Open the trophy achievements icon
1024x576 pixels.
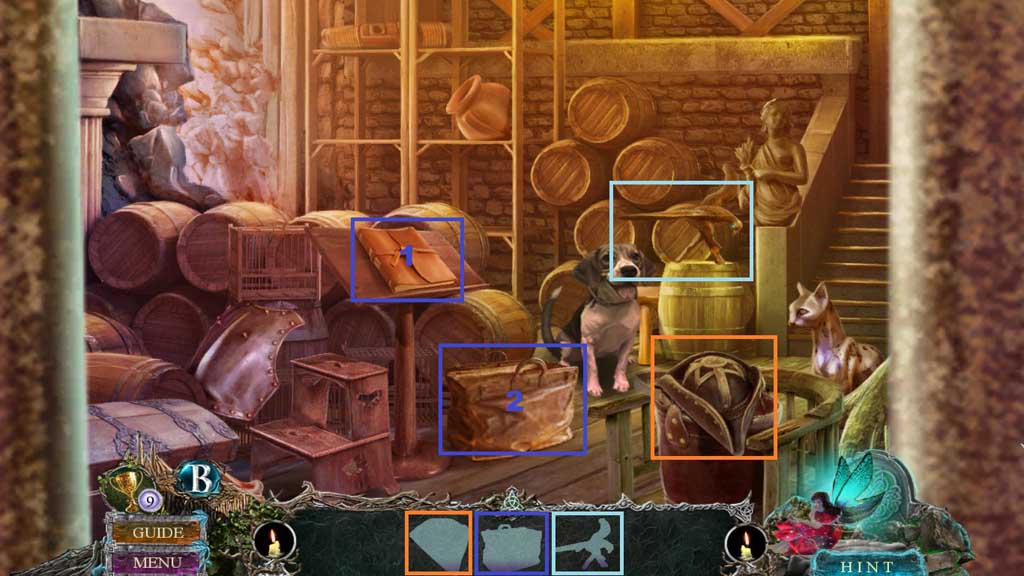click(126, 485)
